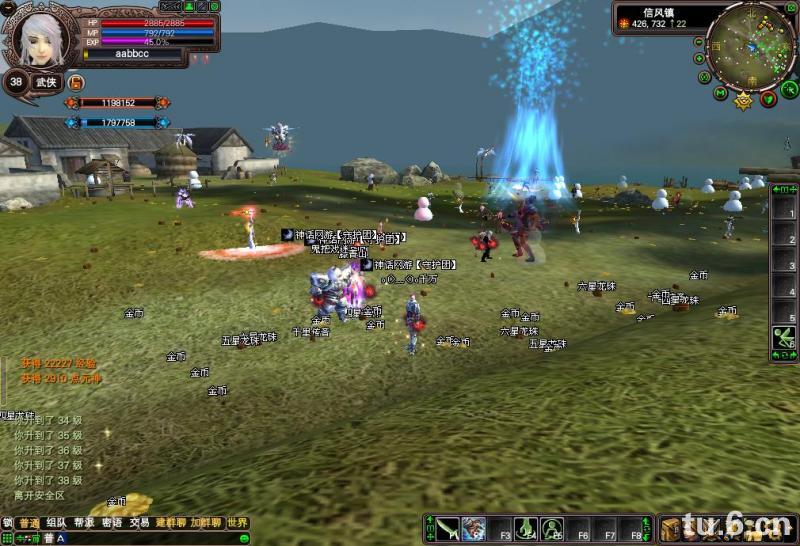Click the golden sun badge below minimap
800x546 pixels.
click(744, 100)
